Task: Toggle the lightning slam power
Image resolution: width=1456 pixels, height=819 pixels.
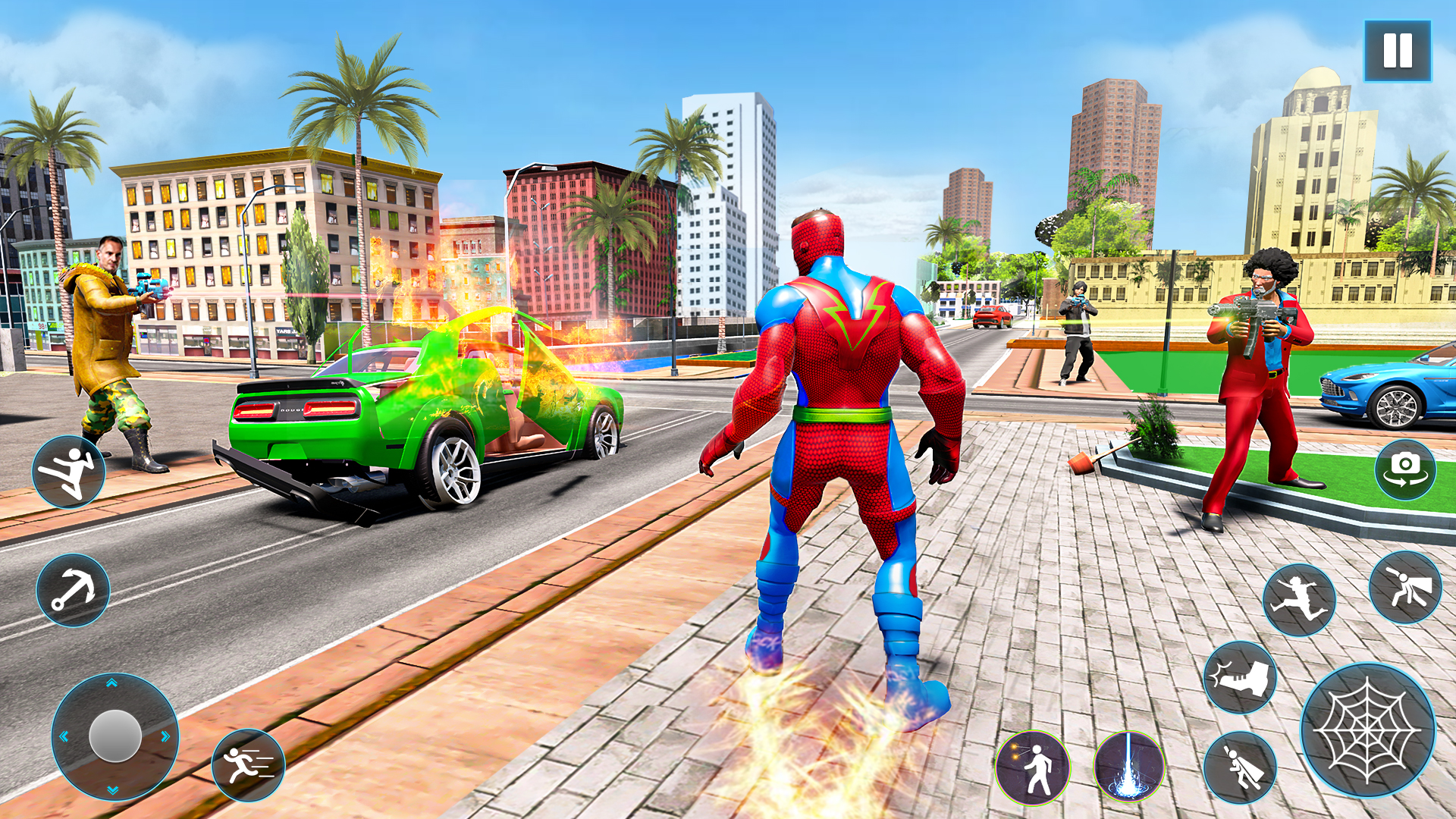Action: (1130, 767)
